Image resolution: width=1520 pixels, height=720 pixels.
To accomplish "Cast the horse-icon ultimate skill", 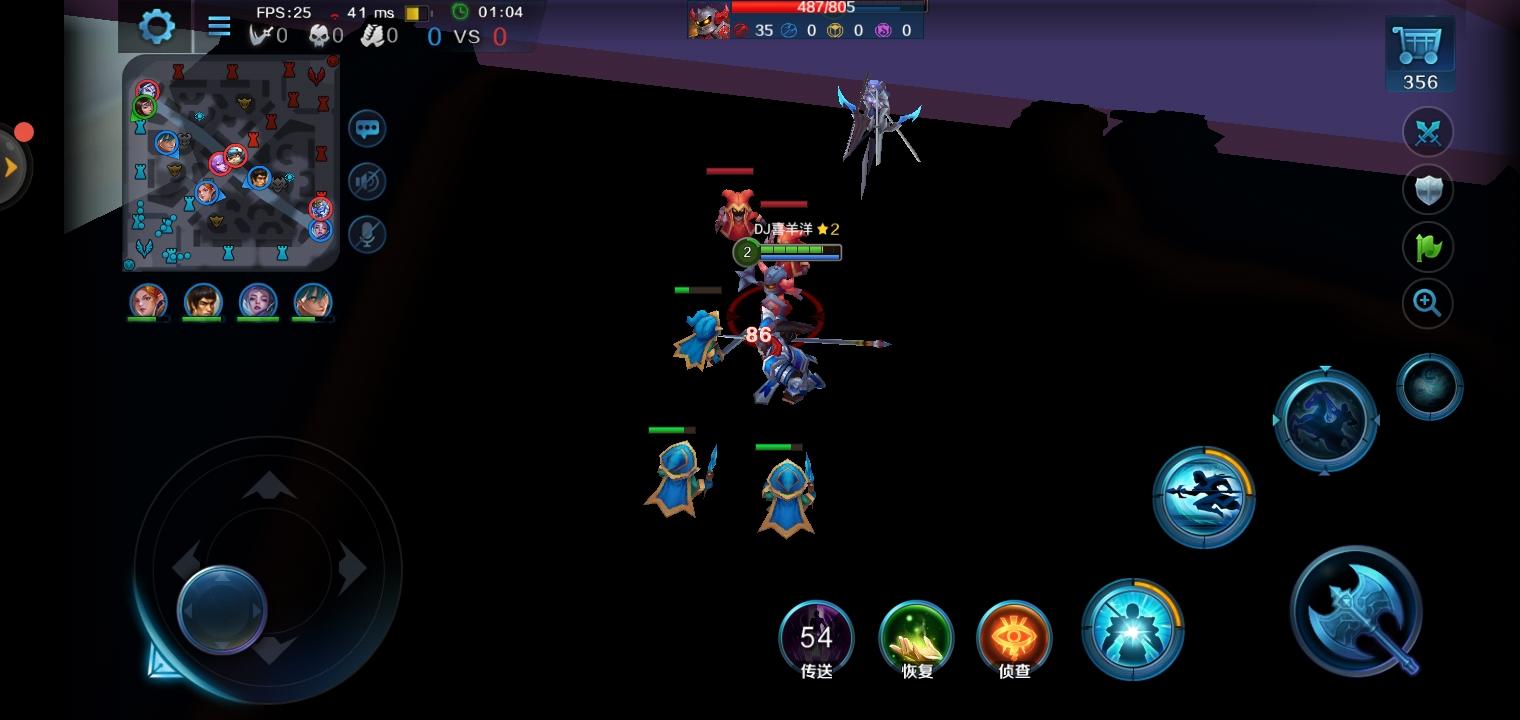I will click(1326, 420).
